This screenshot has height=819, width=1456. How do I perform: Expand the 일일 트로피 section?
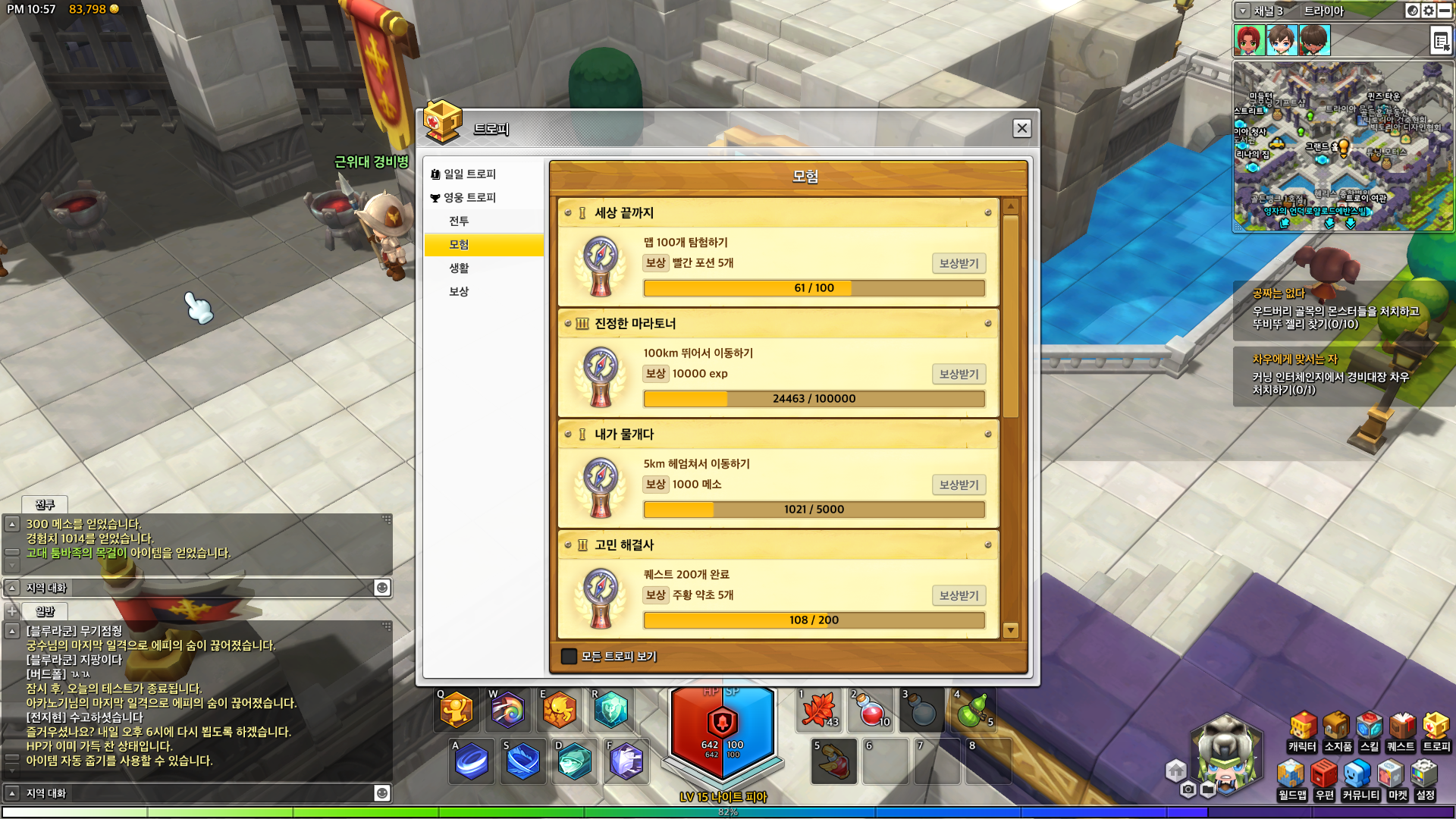(x=469, y=174)
